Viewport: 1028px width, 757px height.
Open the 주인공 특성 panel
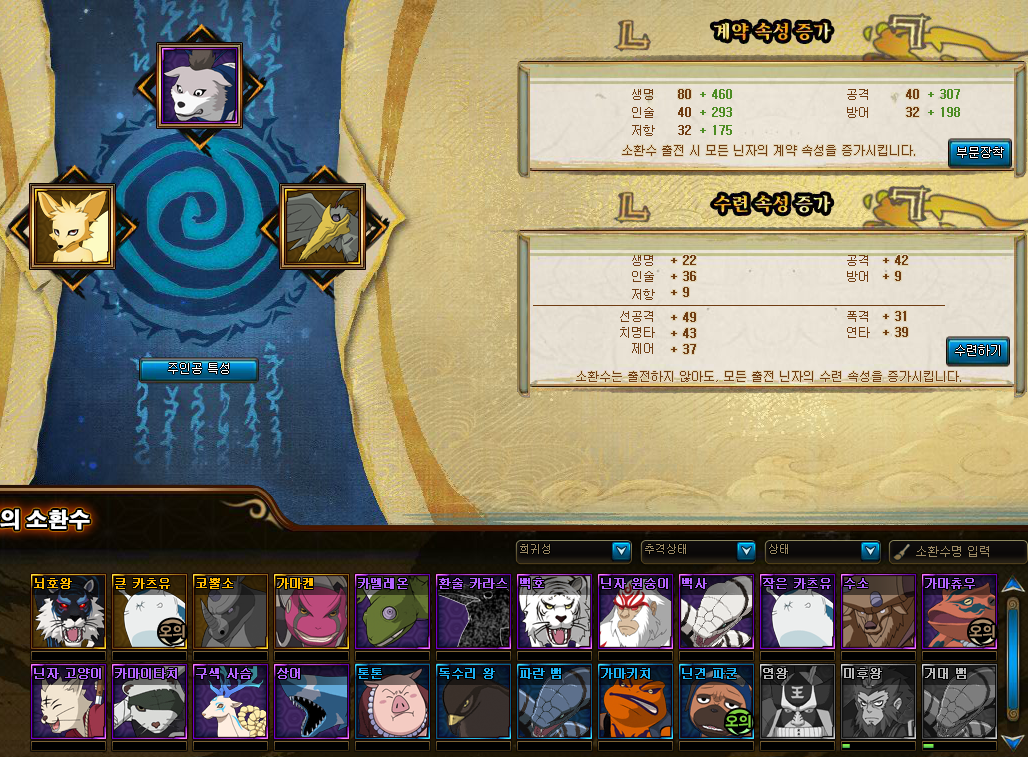point(198,369)
